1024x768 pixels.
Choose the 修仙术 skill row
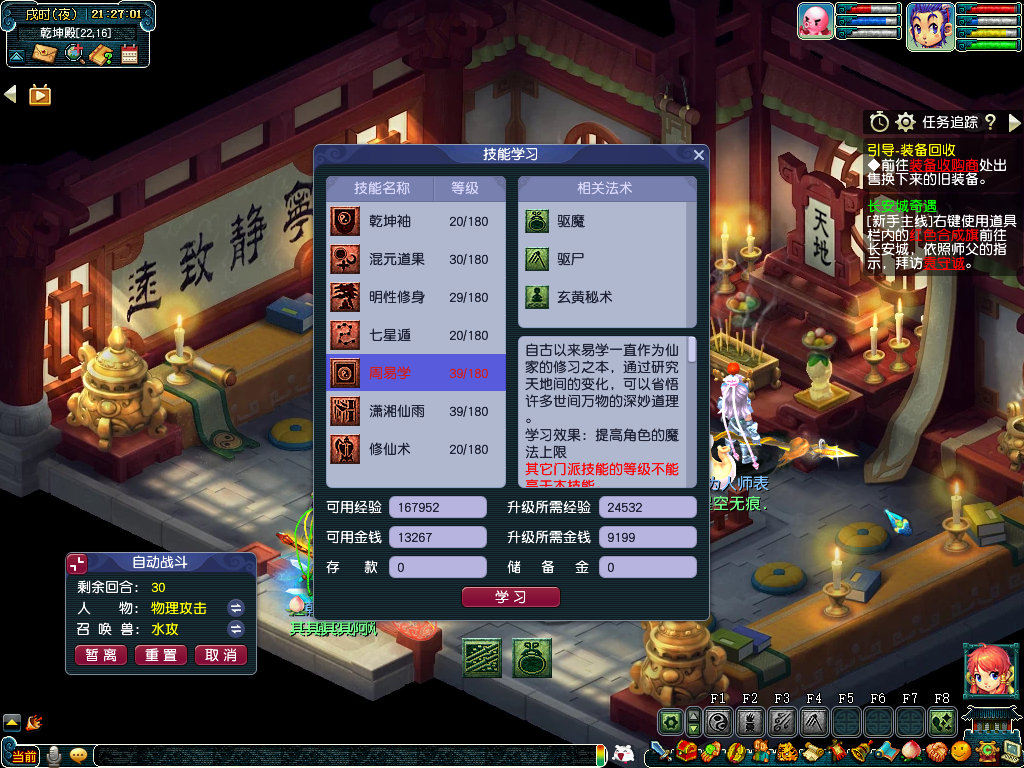click(416, 449)
